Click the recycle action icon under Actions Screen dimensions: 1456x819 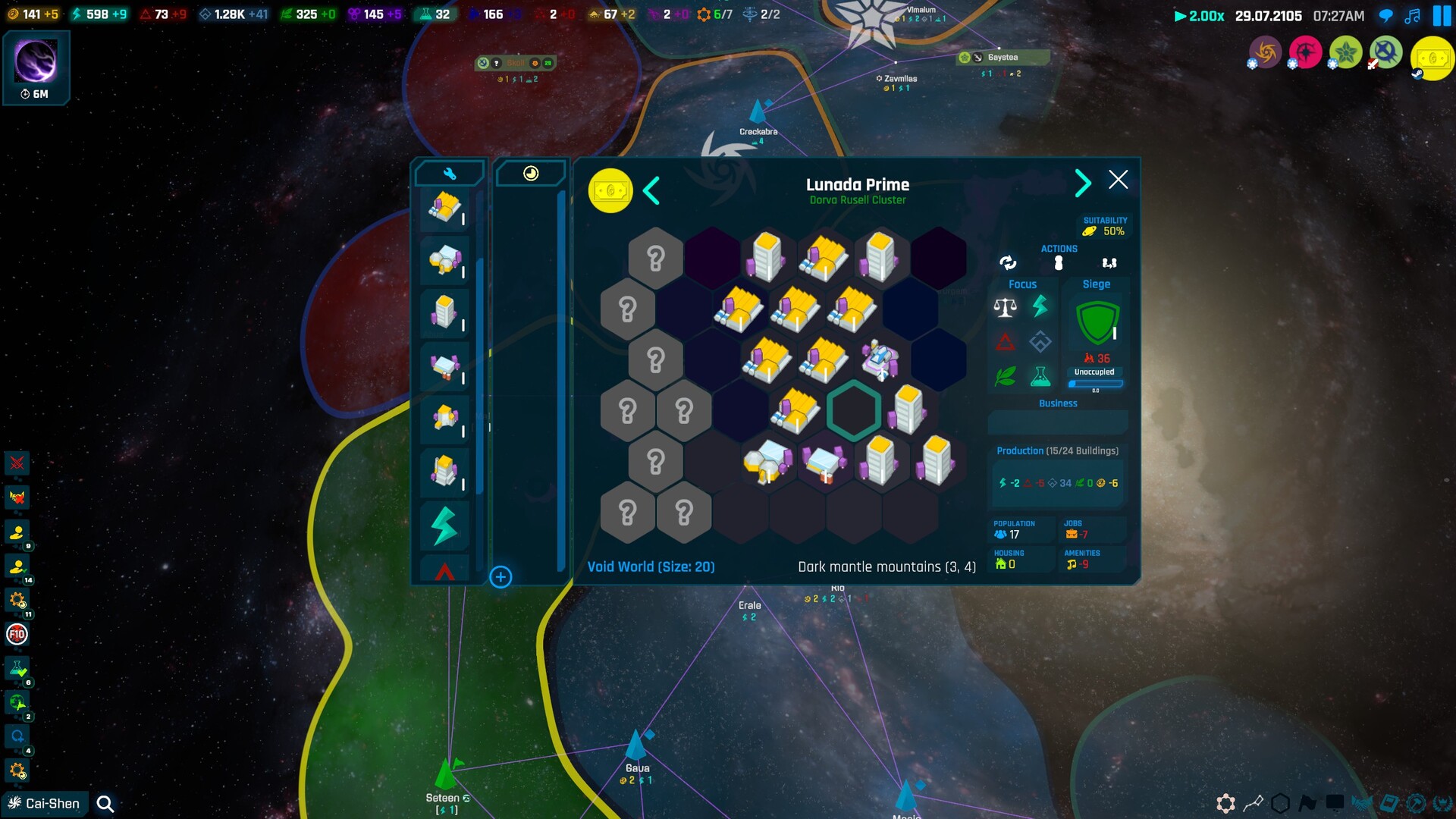[1009, 263]
